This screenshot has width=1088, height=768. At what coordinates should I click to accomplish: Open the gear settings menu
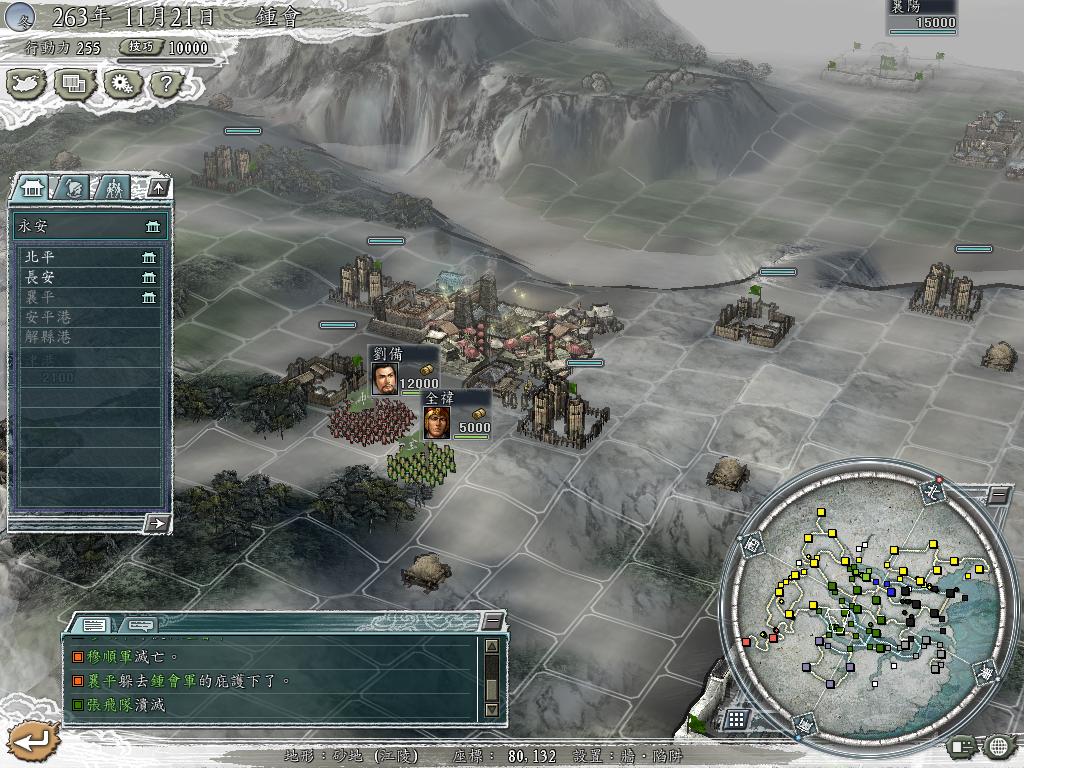tap(121, 84)
